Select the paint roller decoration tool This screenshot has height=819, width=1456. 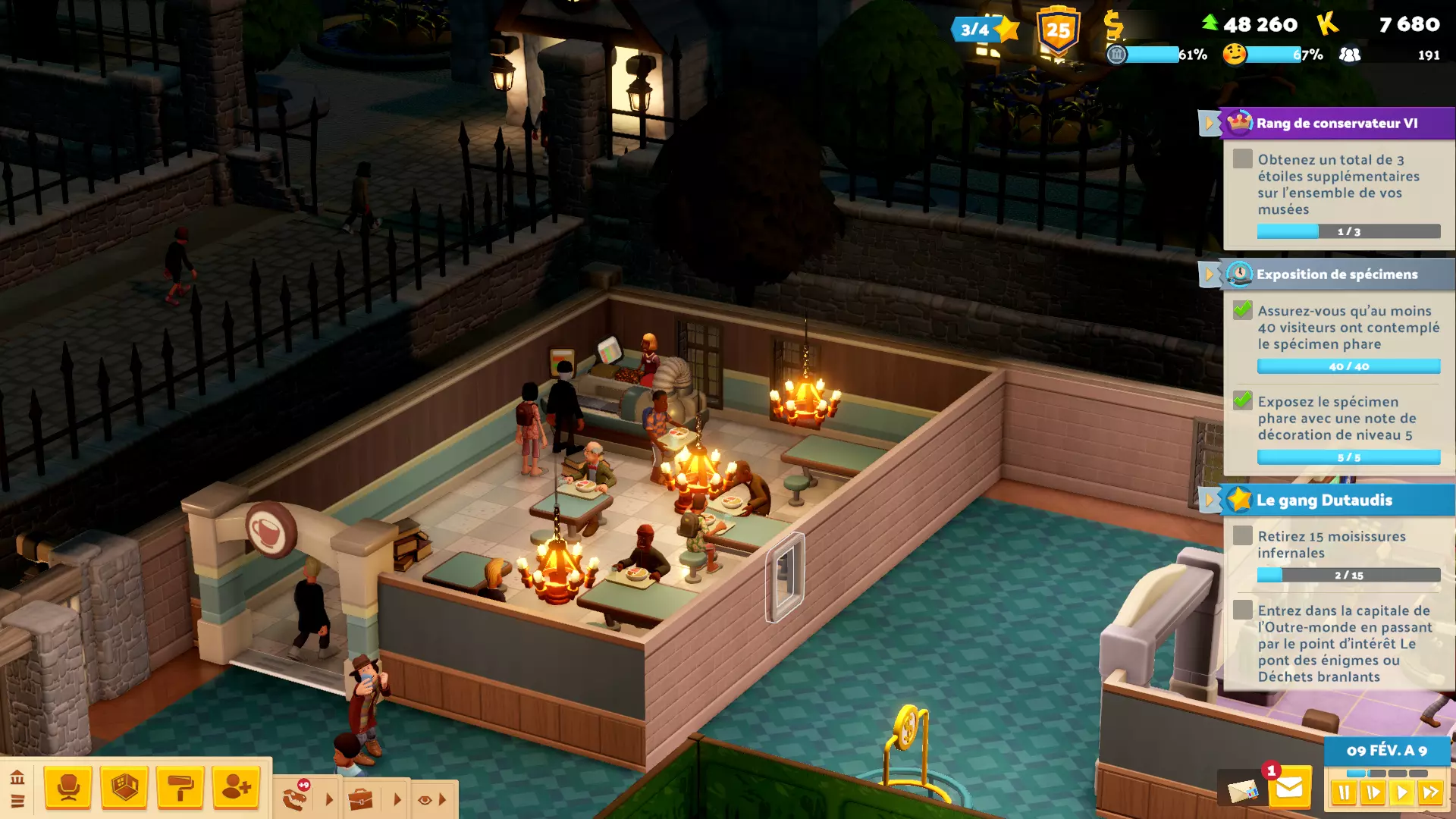[x=180, y=788]
